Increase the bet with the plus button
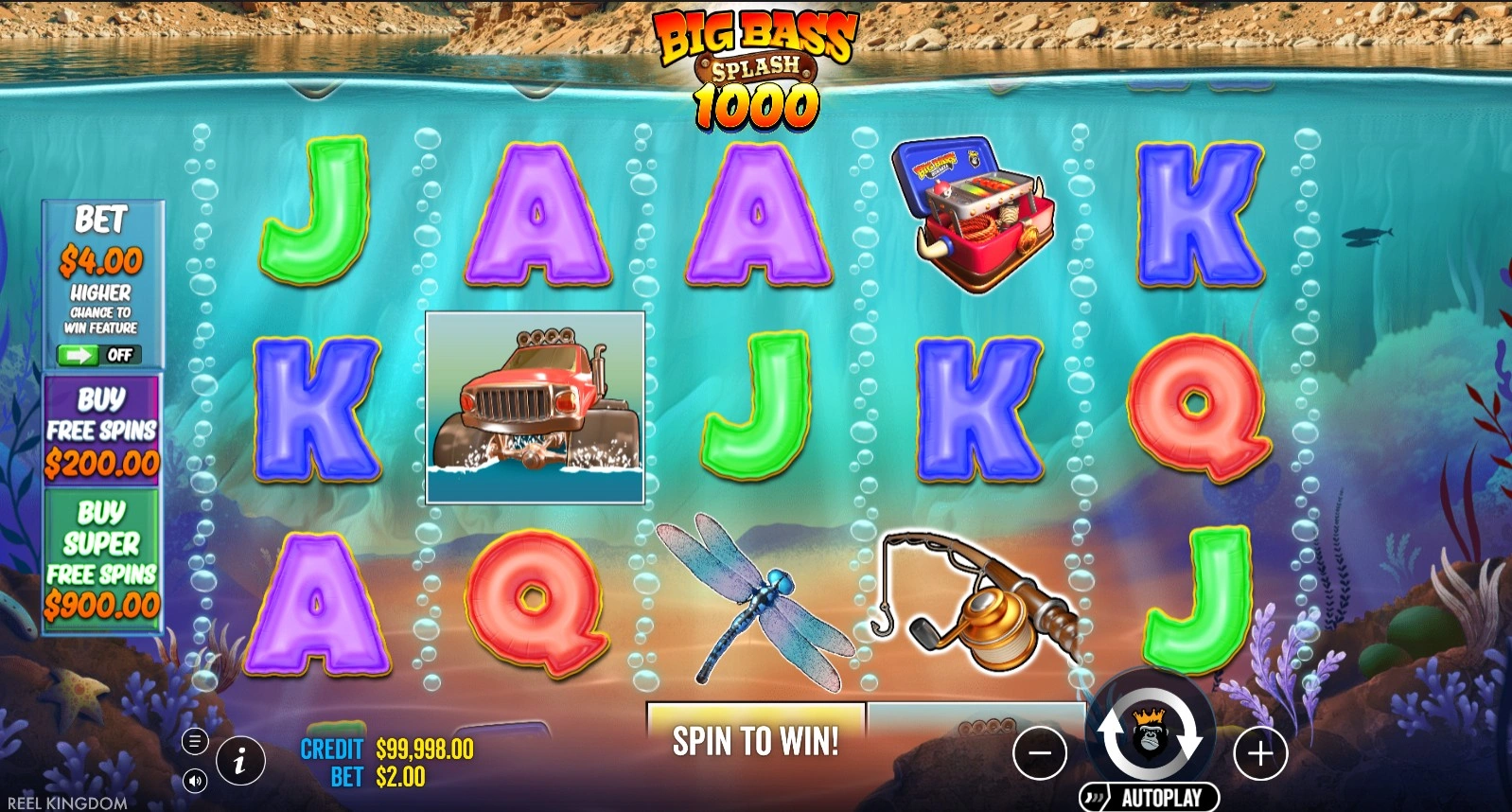Viewport: 1512px width, 812px height. (x=1260, y=753)
